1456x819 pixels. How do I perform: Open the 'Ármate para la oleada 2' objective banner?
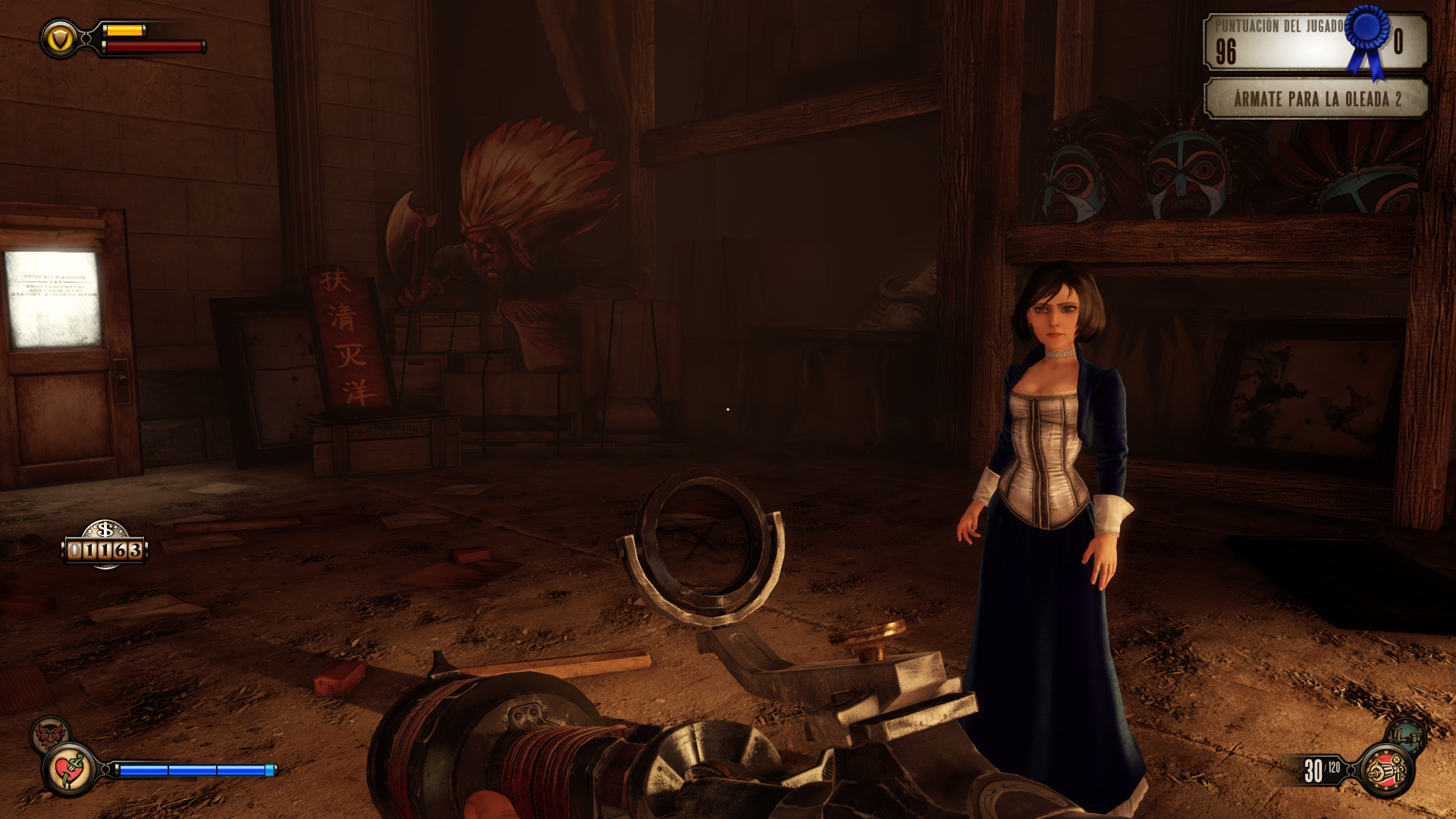pyautogui.click(x=1316, y=99)
